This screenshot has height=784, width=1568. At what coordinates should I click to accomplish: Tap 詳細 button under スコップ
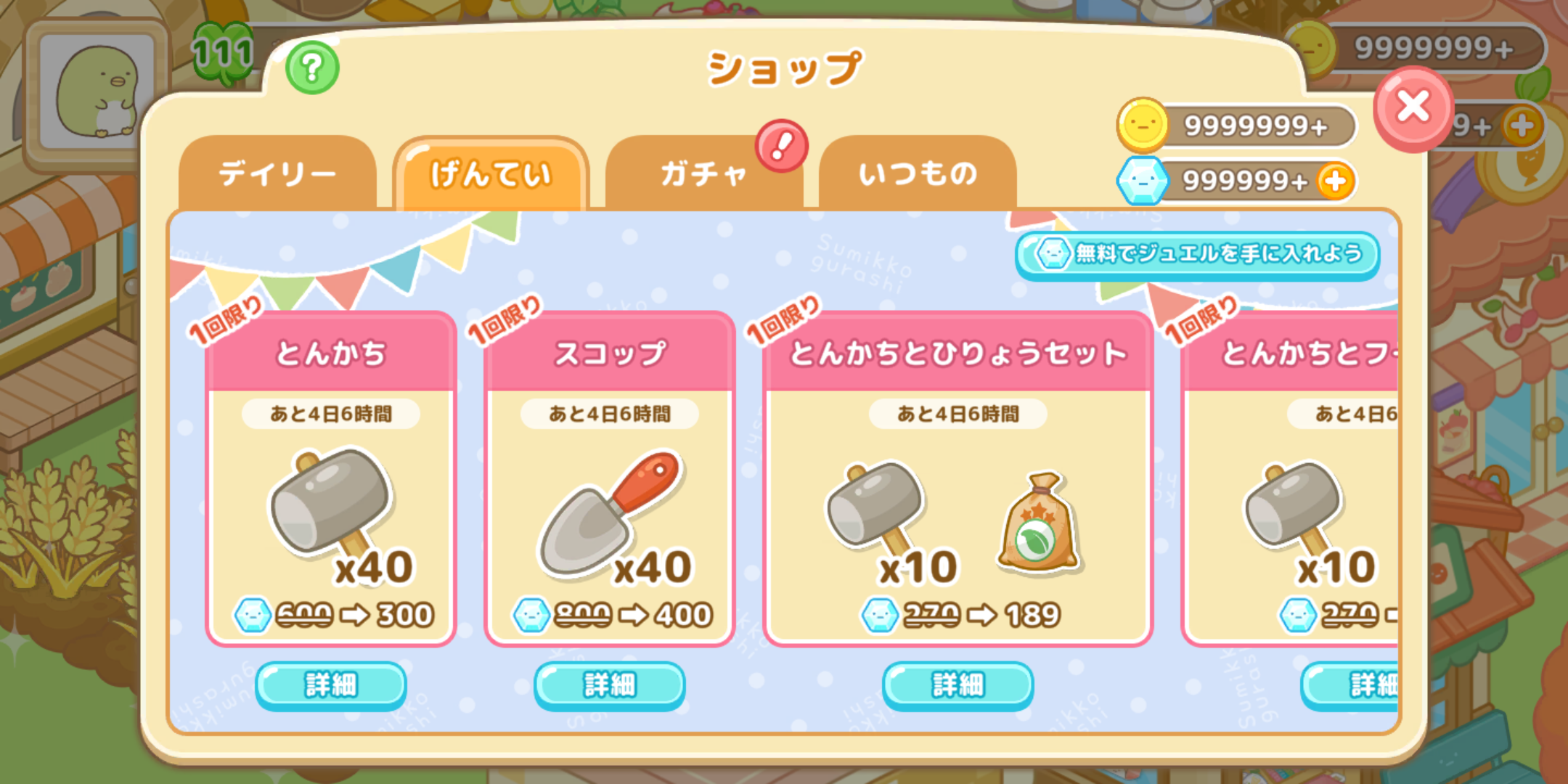(x=608, y=683)
